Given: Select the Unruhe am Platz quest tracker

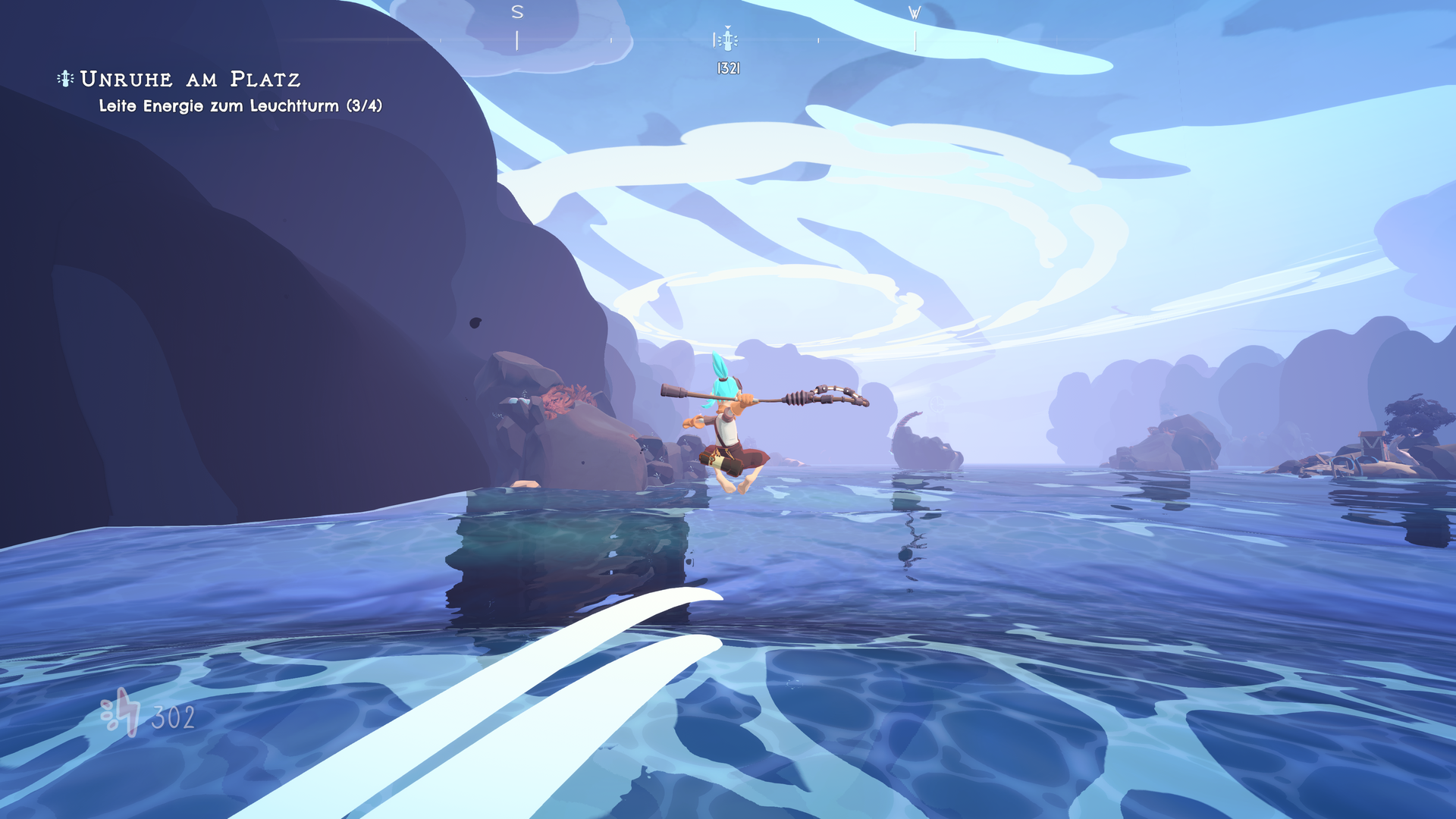Looking at the screenshot, I should pos(190,79).
